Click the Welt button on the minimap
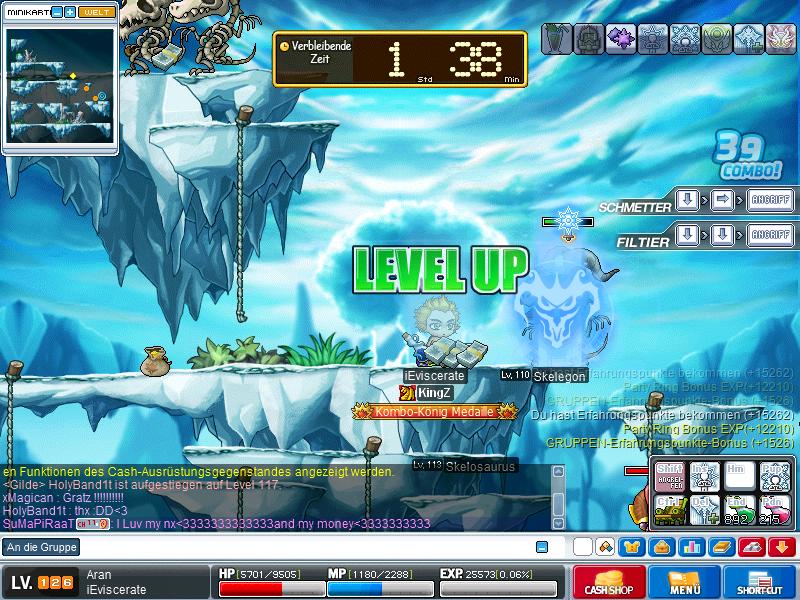 pyautogui.click(x=97, y=11)
